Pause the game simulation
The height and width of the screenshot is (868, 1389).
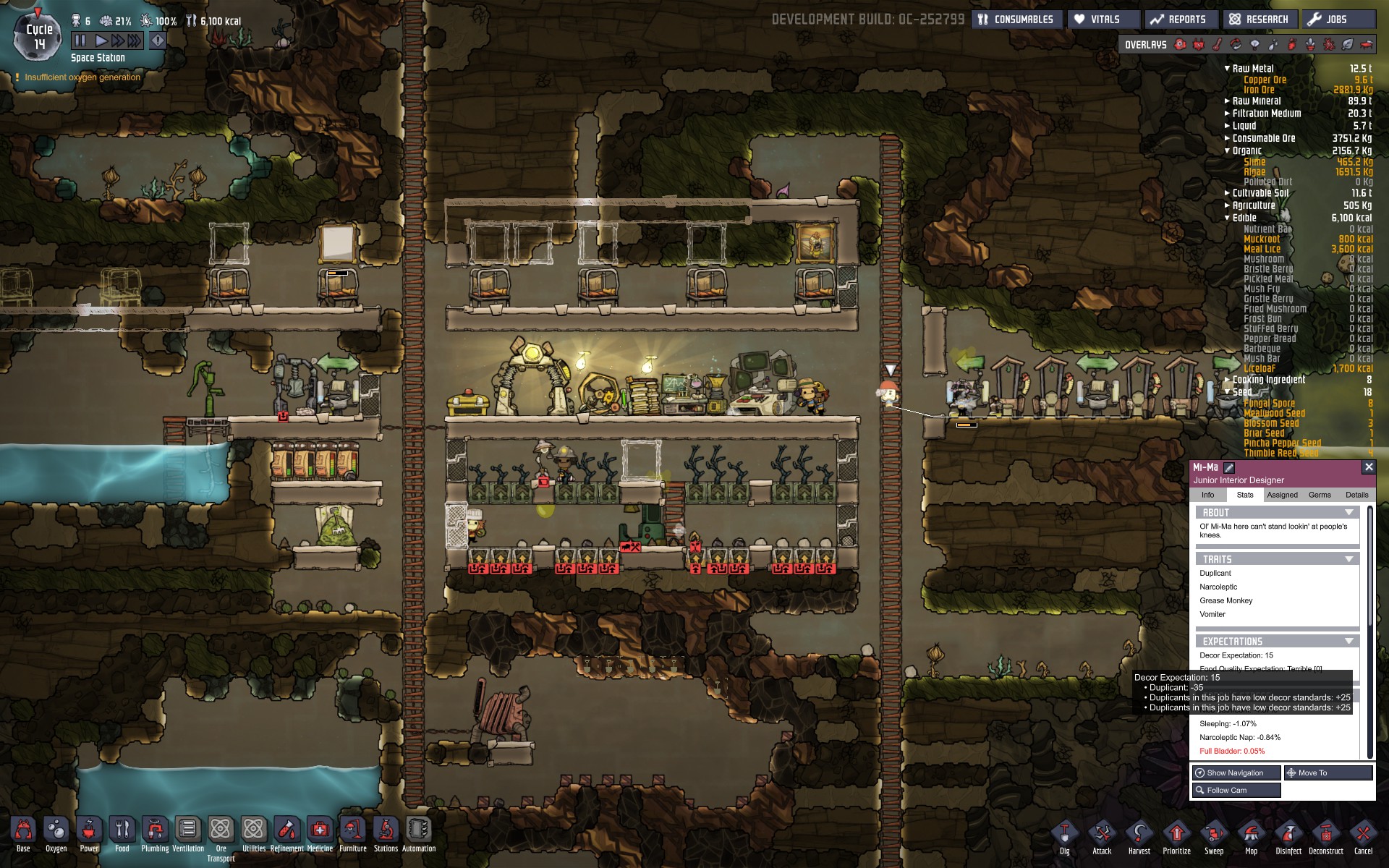(80, 41)
